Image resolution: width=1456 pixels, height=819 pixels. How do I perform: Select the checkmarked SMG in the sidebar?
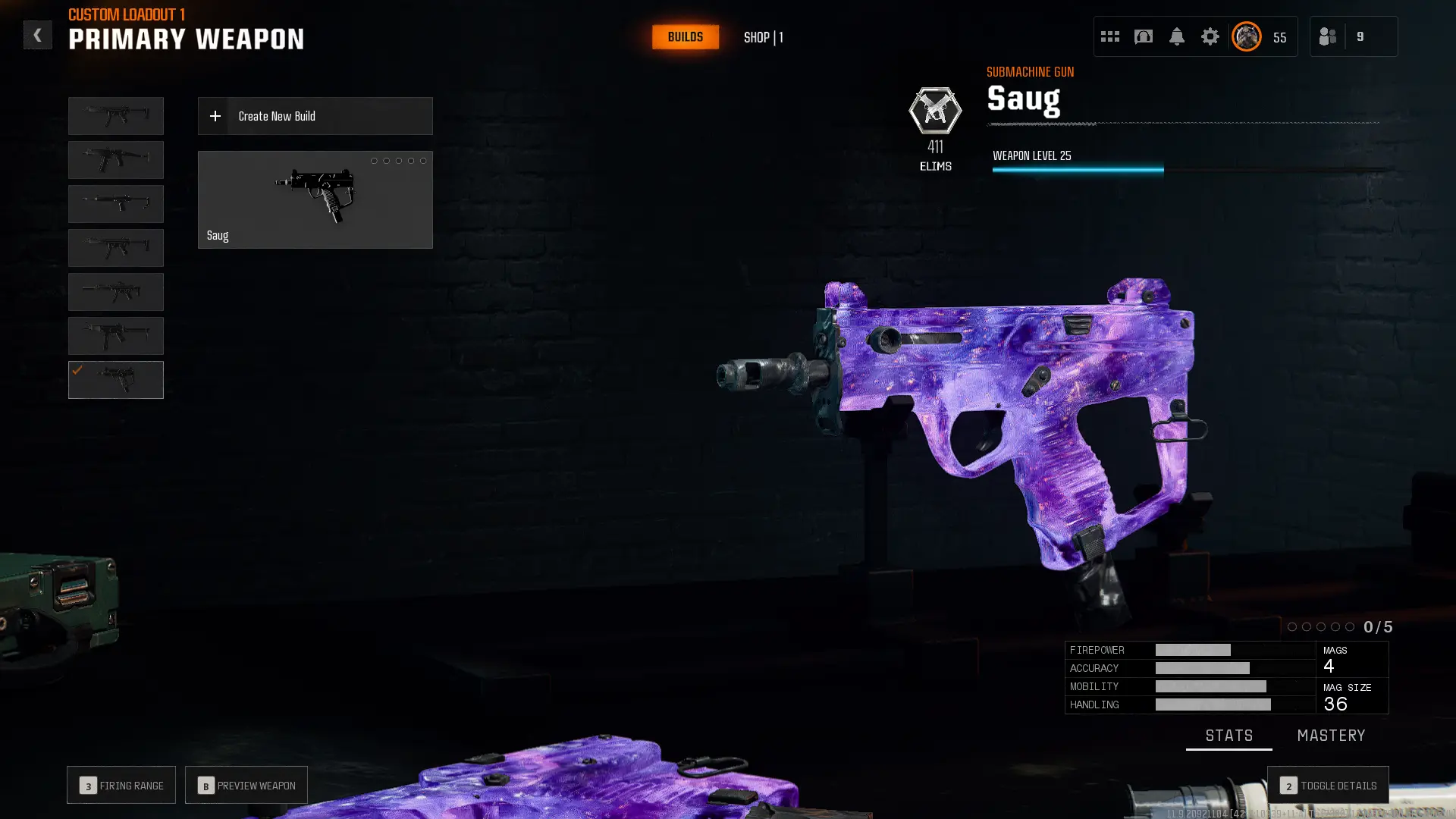pyautogui.click(x=115, y=379)
